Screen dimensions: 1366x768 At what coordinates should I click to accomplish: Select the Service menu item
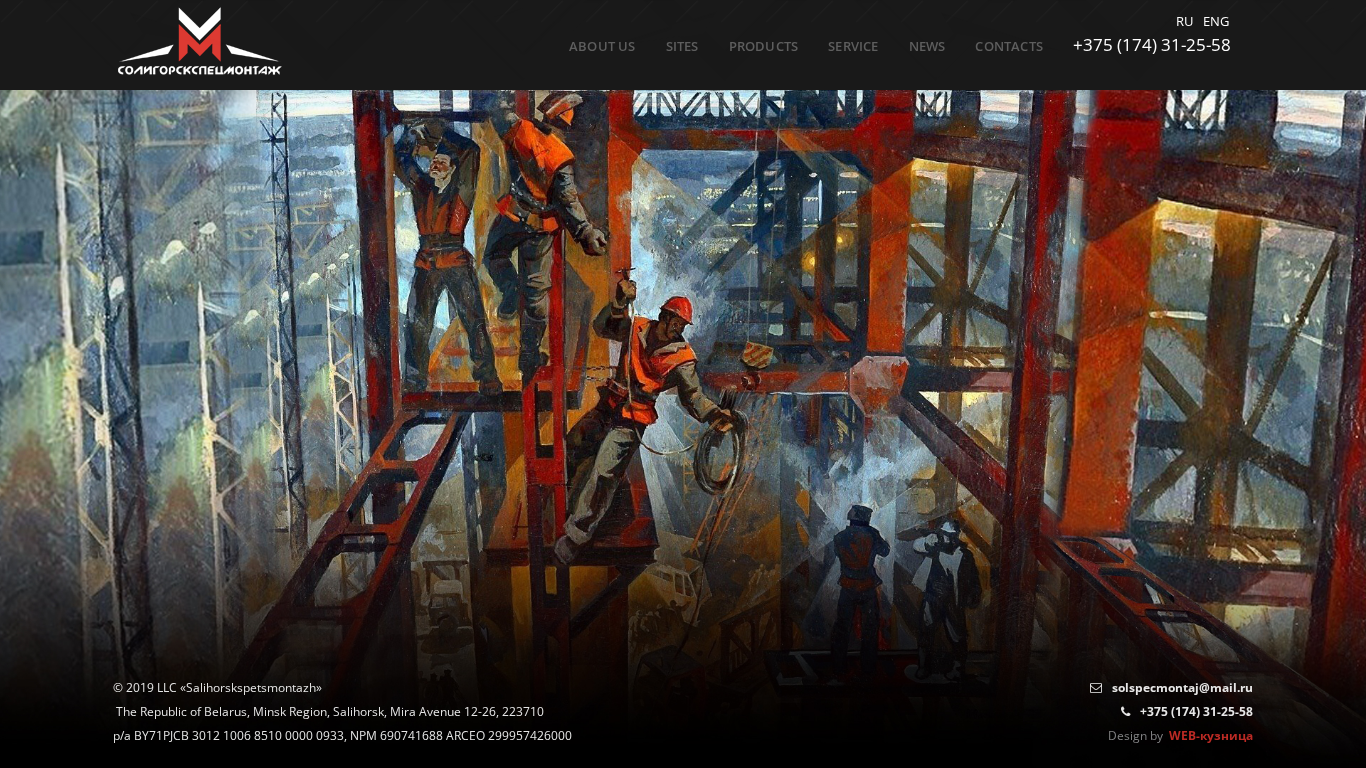[x=853, y=46]
